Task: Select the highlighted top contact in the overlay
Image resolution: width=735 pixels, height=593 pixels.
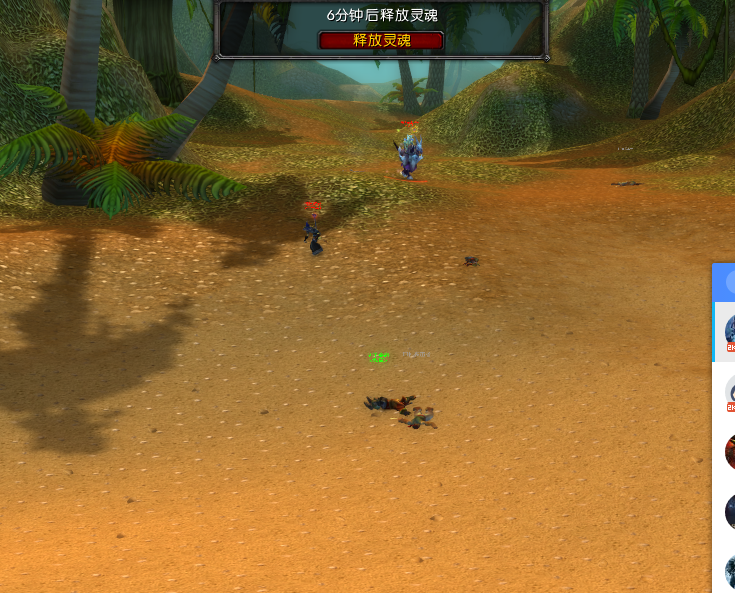Action: 728,331
